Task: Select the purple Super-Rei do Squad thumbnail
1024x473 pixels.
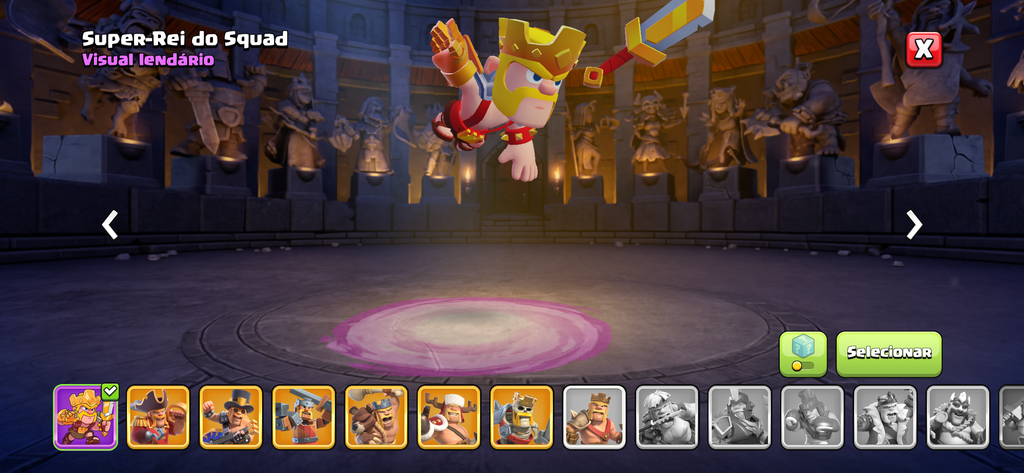Action: tap(85, 417)
